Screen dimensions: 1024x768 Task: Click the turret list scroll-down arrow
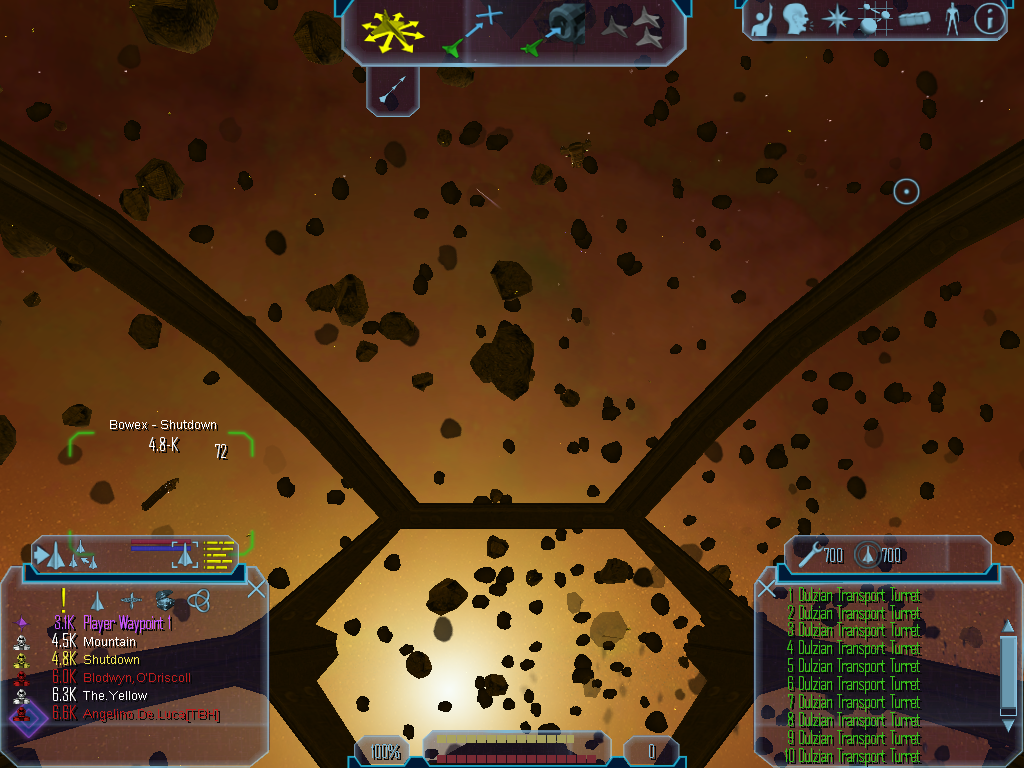point(1008,723)
